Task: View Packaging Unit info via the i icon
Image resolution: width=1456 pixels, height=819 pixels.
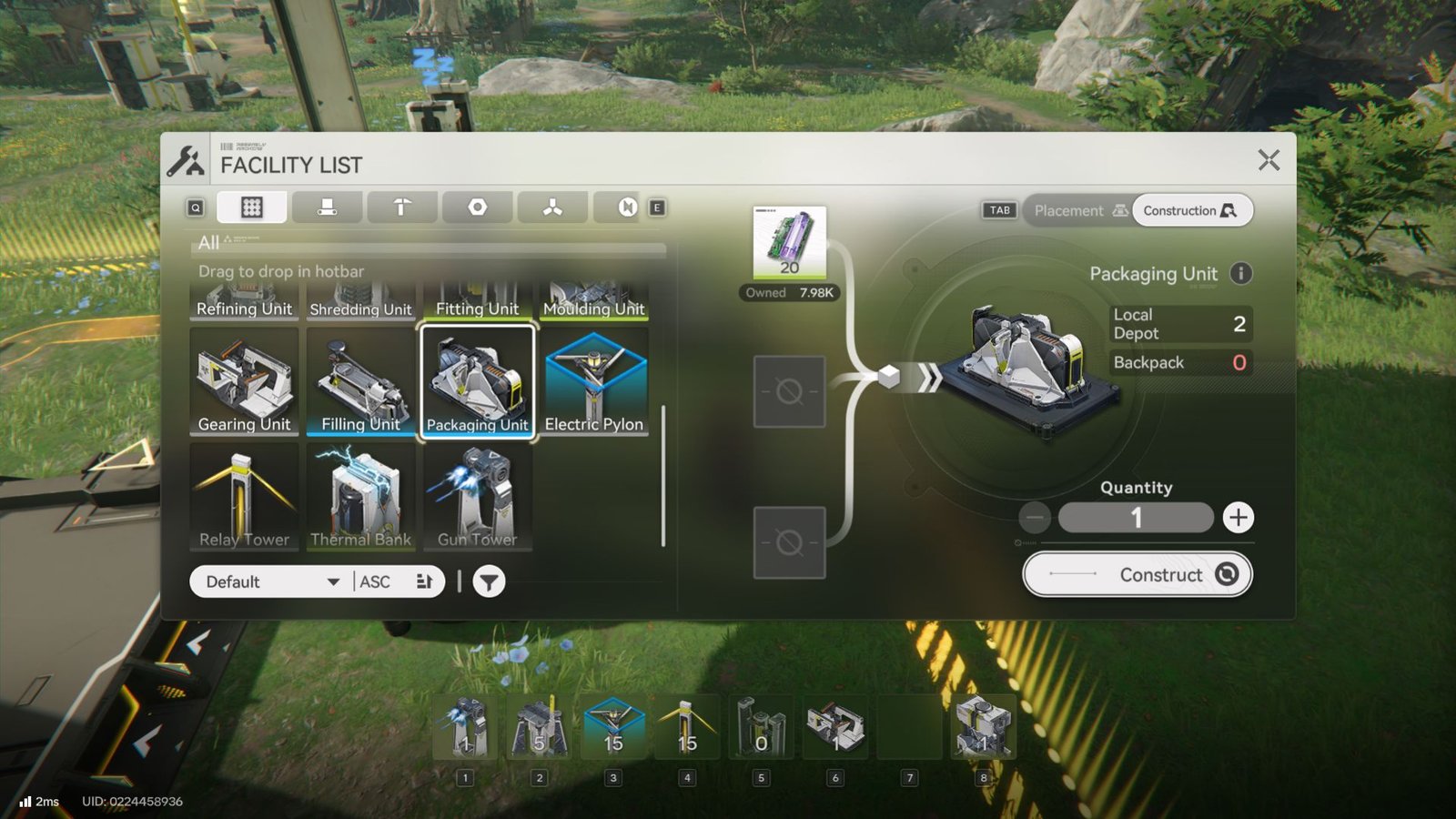Action: (x=1242, y=273)
